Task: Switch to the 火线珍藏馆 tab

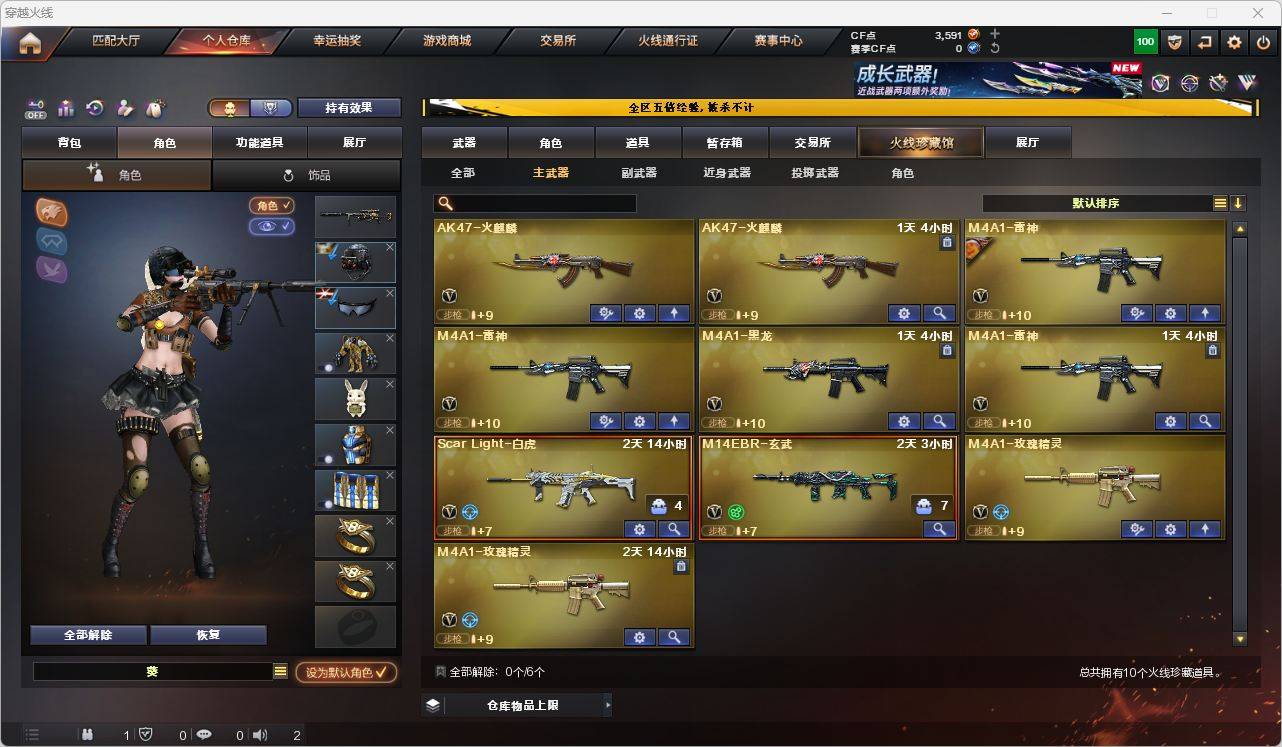Action: click(x=919, y=142)
